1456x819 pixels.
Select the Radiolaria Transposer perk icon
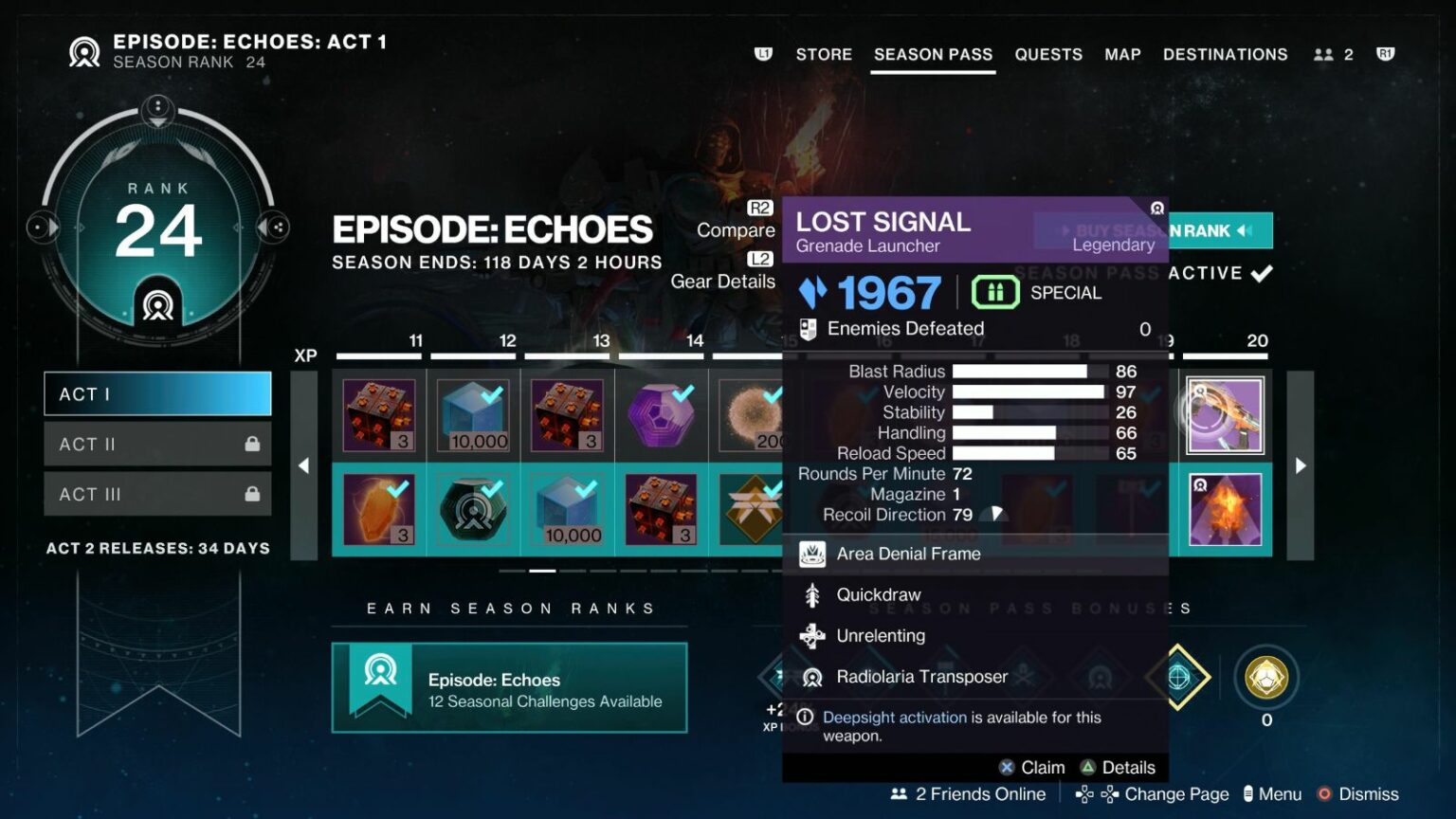click(812, 677)
